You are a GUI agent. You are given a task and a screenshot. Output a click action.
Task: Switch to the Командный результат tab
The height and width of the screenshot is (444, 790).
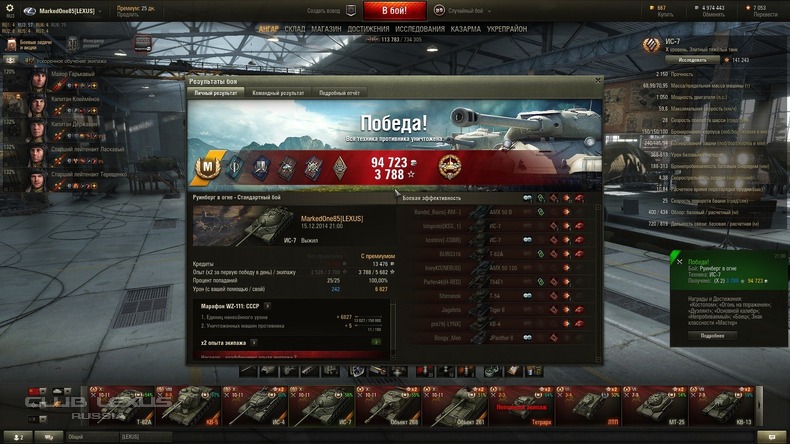(278, 92)
